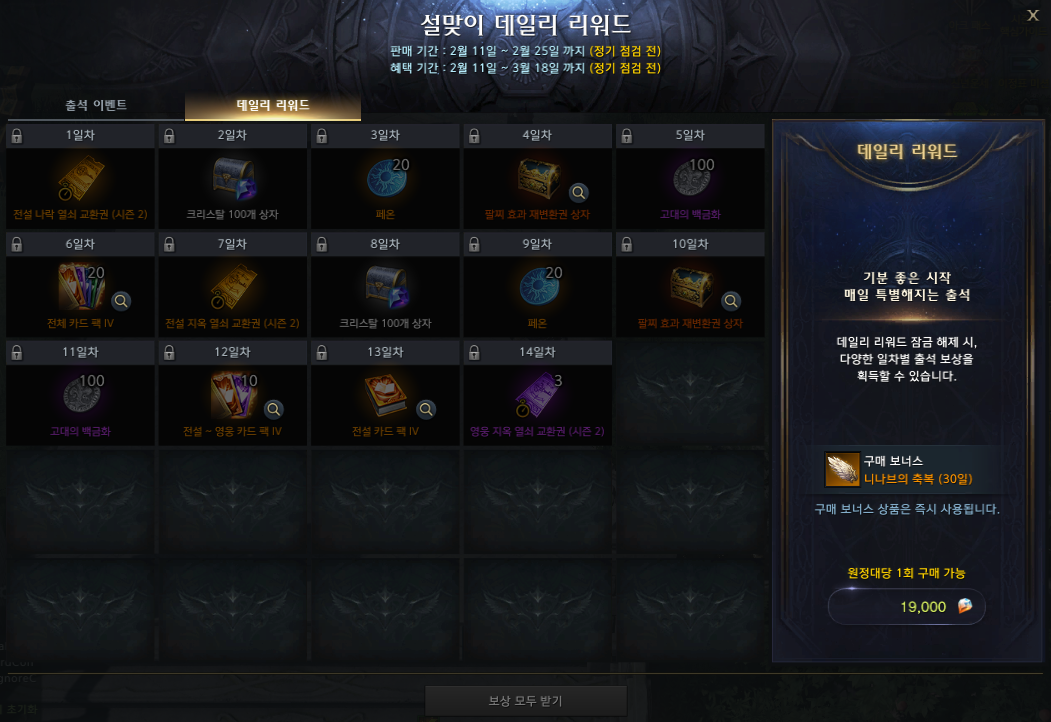1051x722 pixels.
Task: Preview day 6 card pack contents
Action: [x=122, y=300]
